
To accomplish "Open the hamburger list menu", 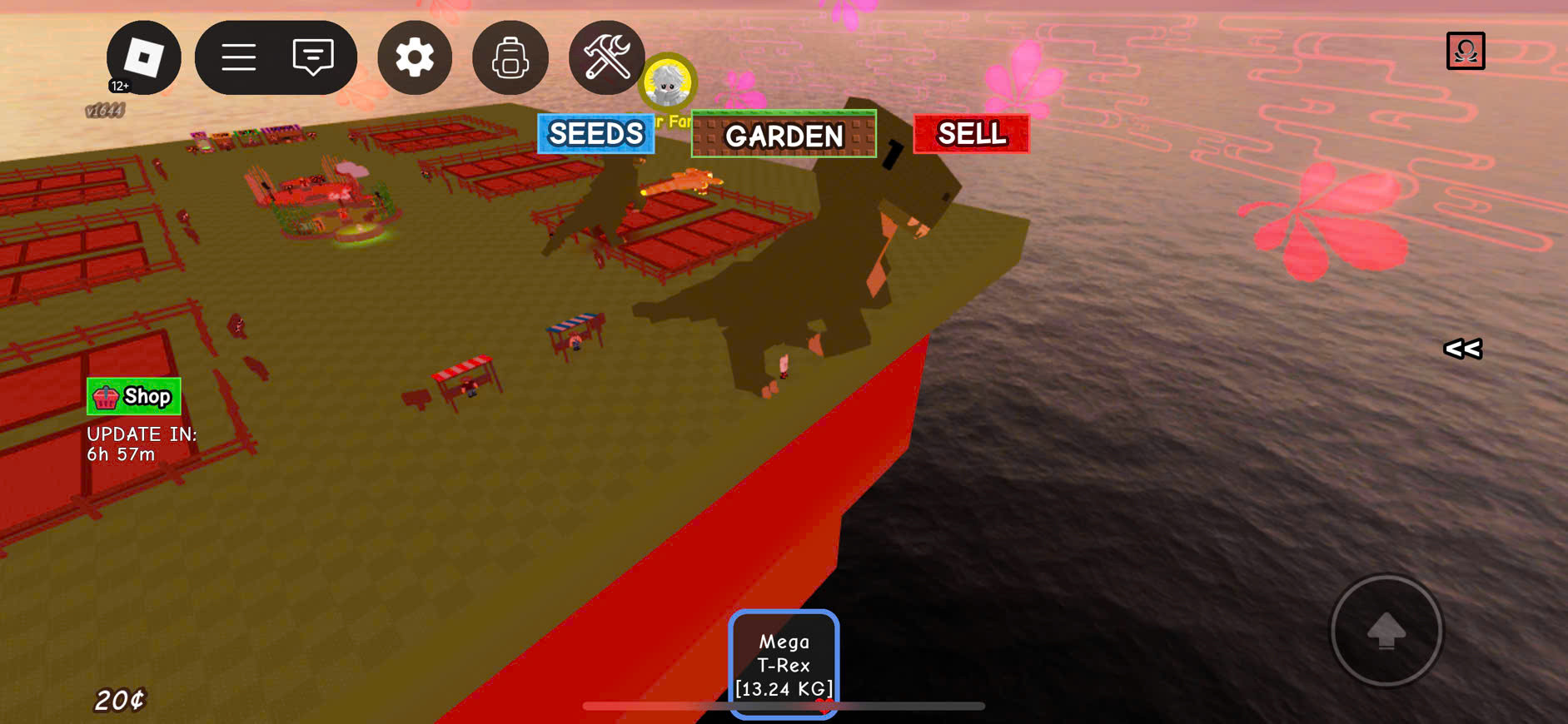I will [238, 57].
